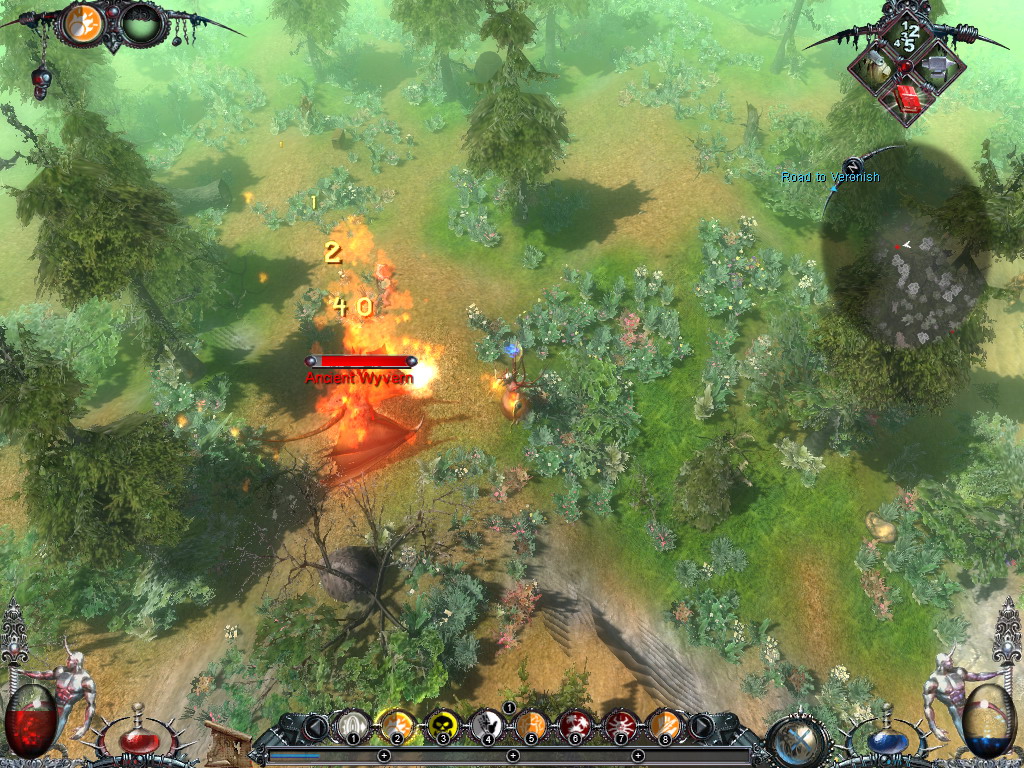Viewport: 1024px width, 768px height.
Task: Trigger the orange skill in hotbar slot 5
Action: pyautogui.click(x=530, y=724)
